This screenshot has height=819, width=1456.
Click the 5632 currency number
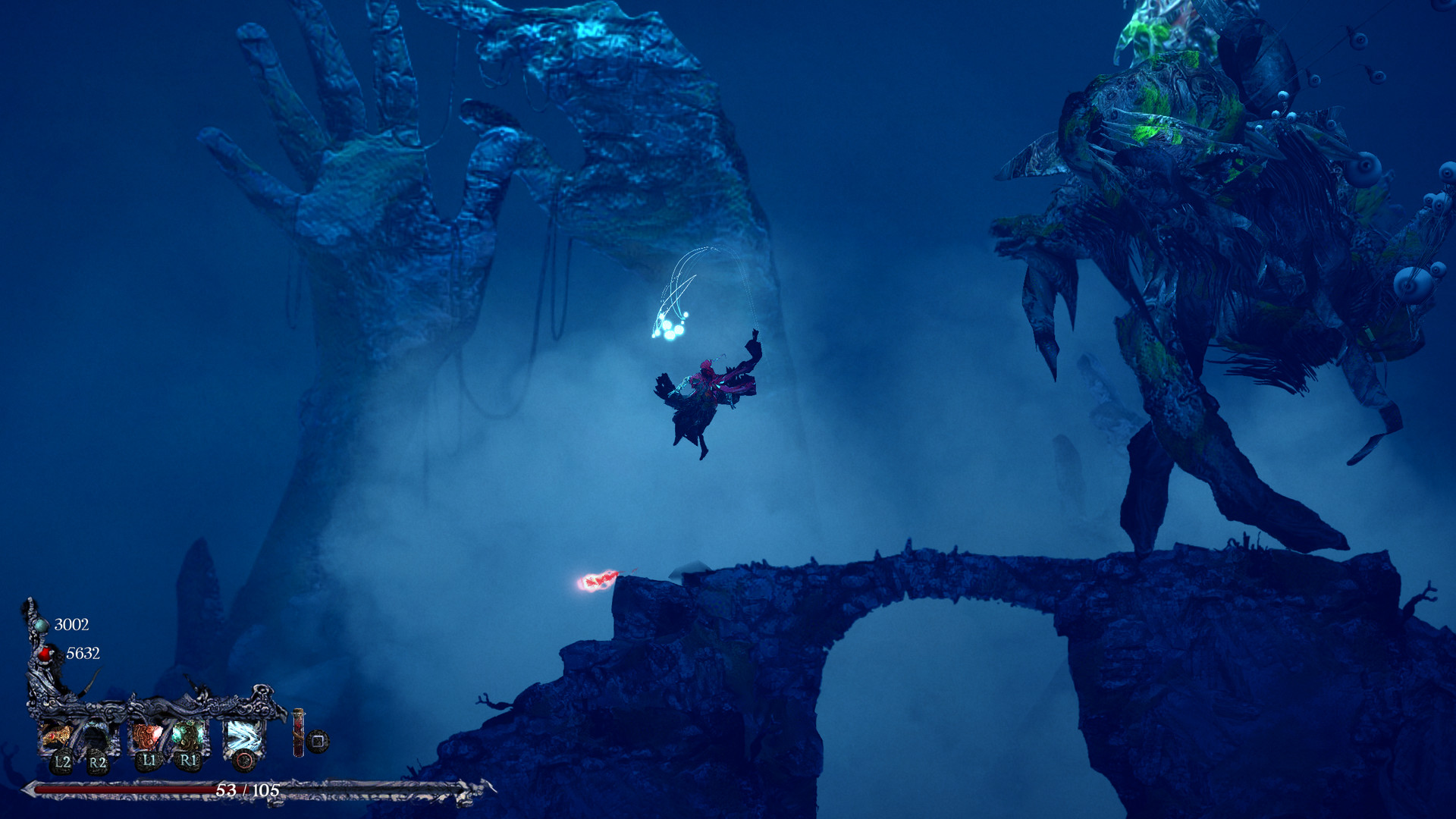83,653
